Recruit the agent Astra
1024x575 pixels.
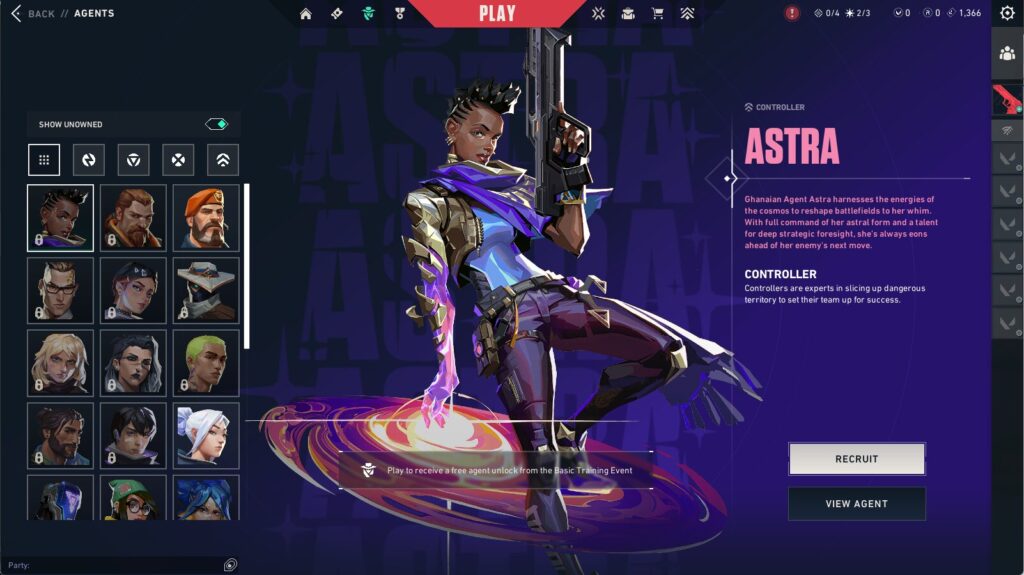click(856, 459)
